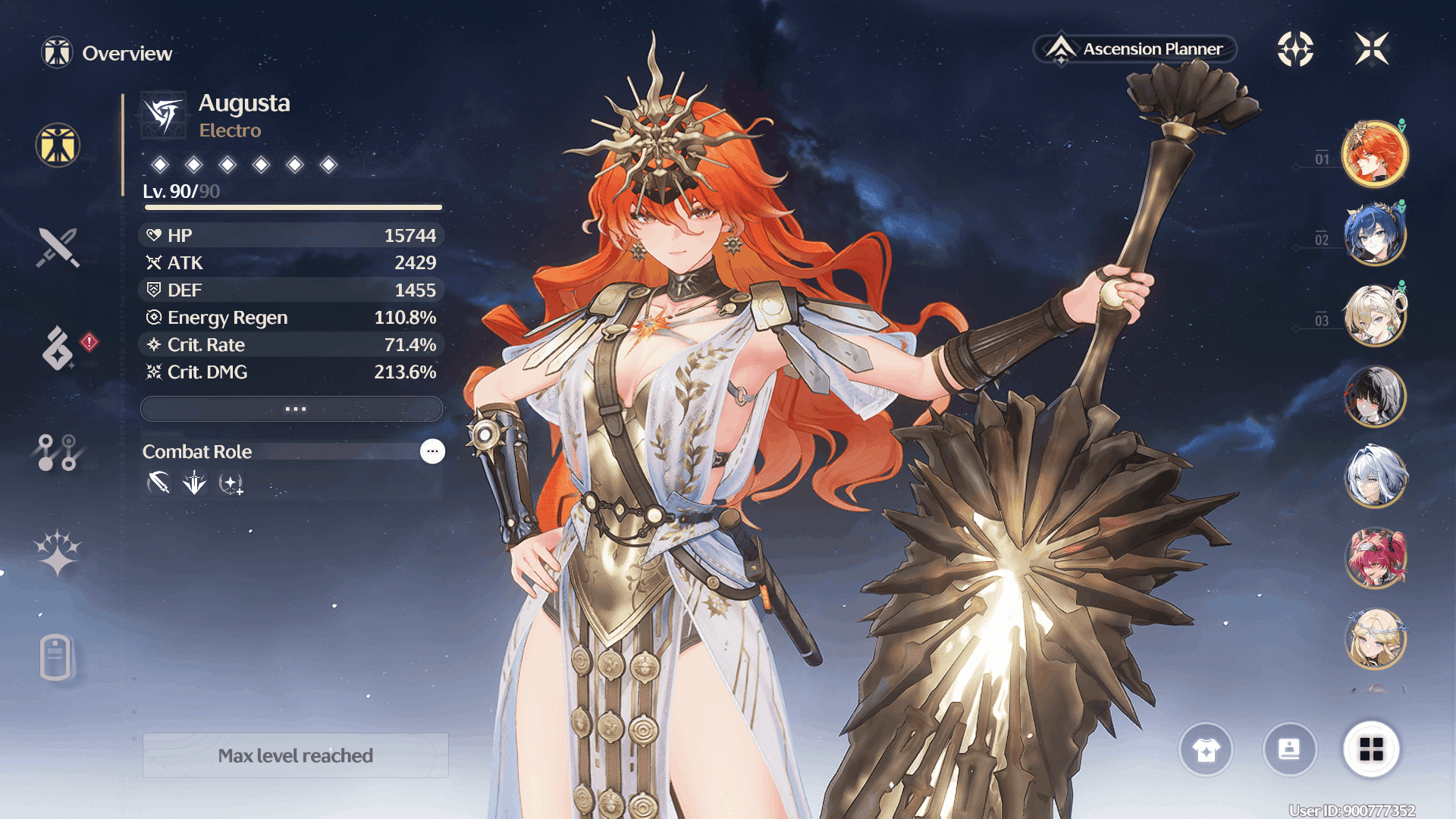
Task: Open the Resonance Chain sparkle tab
Action: 58,553
